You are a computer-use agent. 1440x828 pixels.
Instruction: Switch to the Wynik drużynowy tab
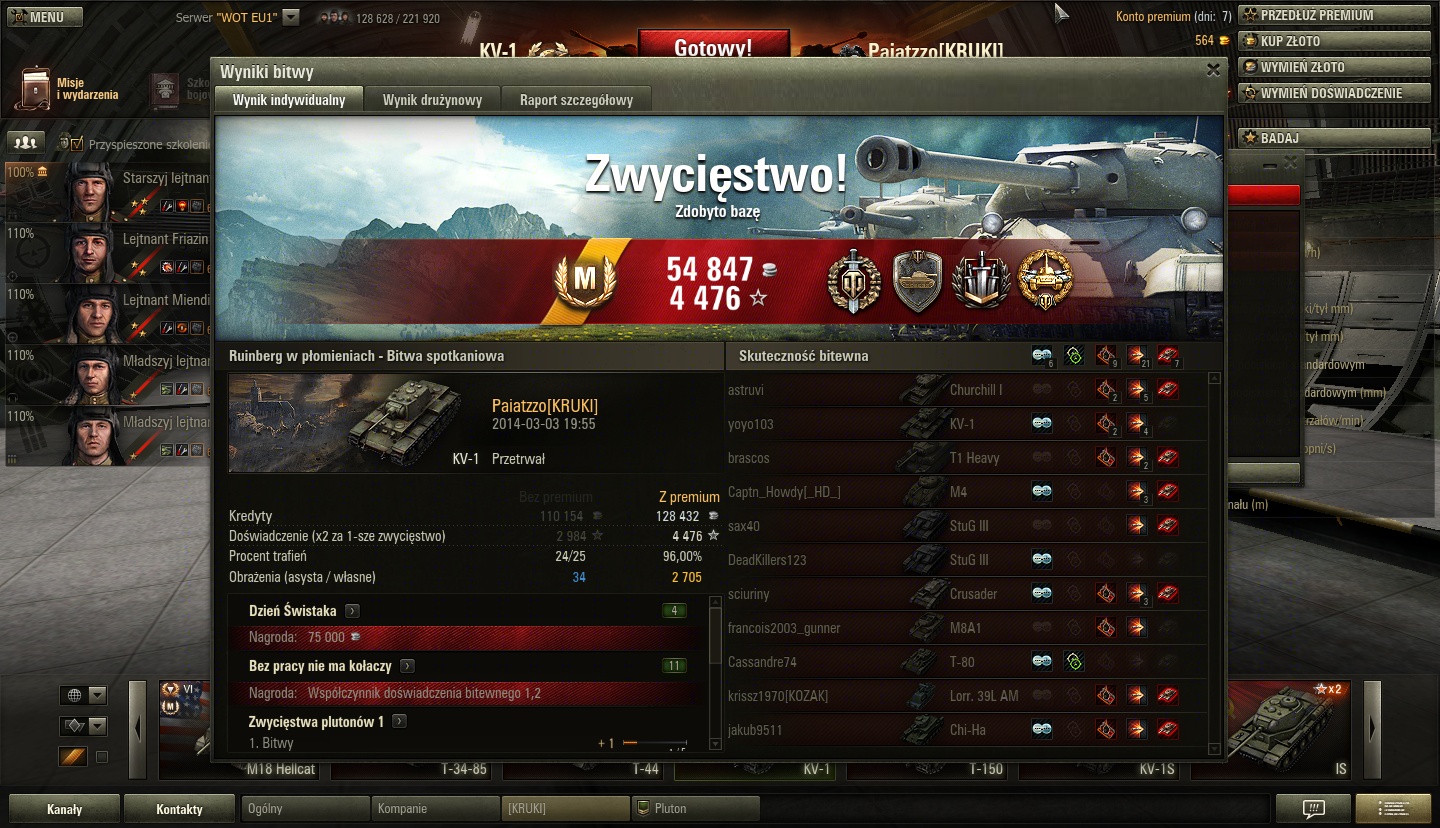[x=432, y=100]
